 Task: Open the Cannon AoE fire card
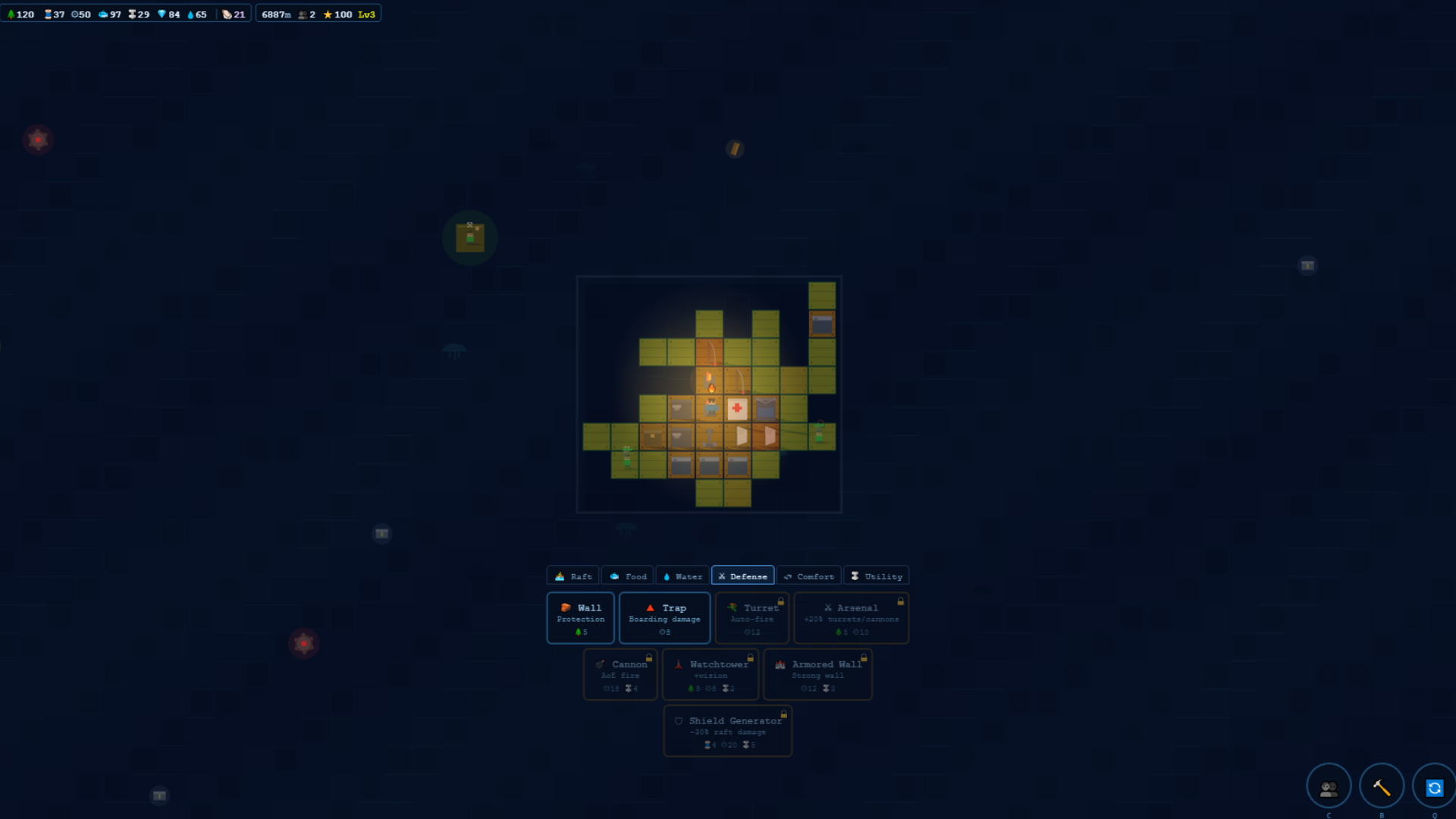[x=620, y=674]
